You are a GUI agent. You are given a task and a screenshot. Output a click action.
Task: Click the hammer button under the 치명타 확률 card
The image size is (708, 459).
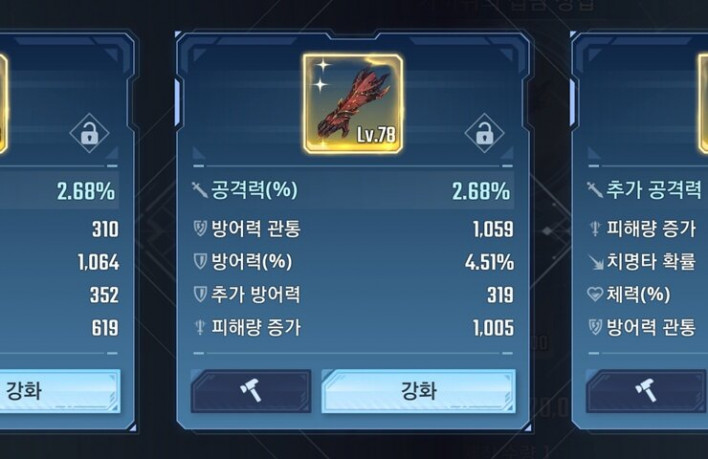point(645,390)
